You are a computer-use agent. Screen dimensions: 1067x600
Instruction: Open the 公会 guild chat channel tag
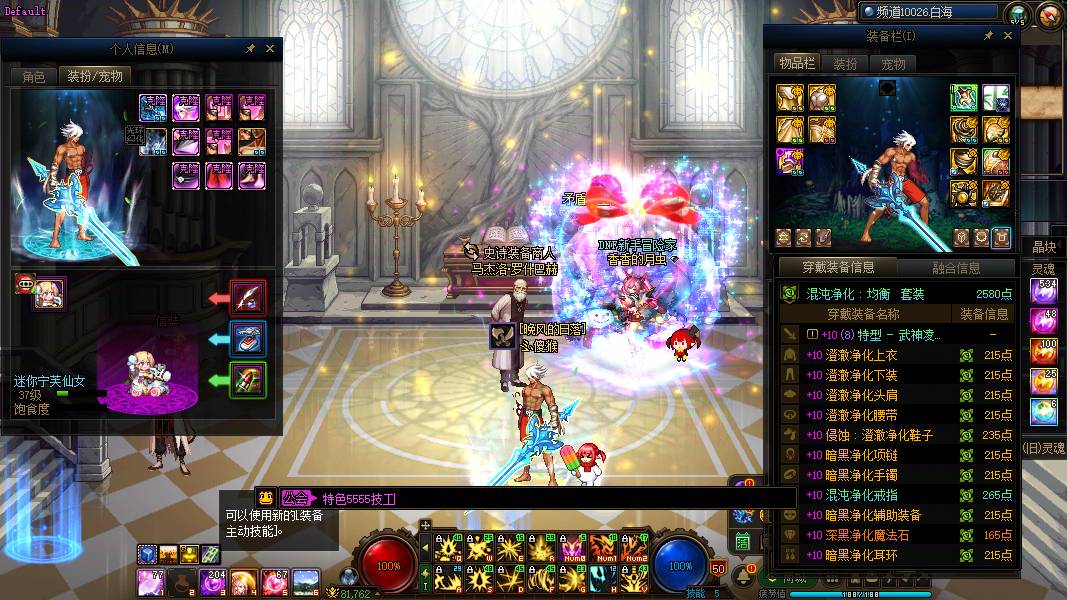coord(296,498)
